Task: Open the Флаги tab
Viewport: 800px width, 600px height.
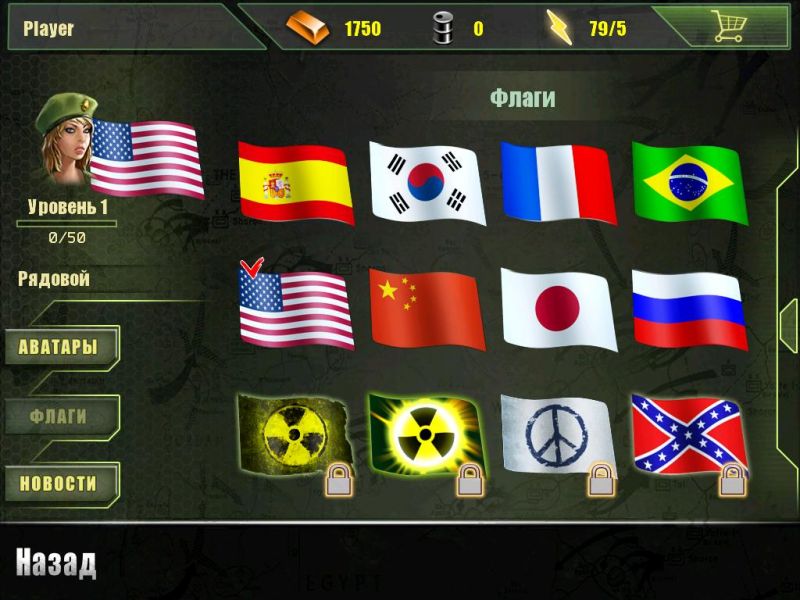Action: pos(59,416)
